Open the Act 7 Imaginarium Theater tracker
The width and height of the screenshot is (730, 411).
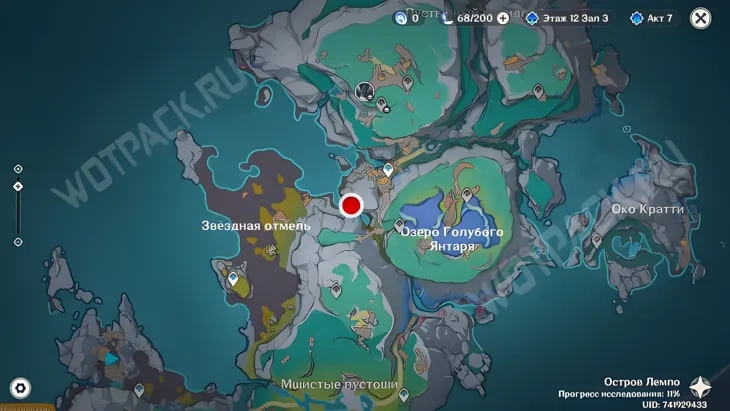[x=652, y=18]
